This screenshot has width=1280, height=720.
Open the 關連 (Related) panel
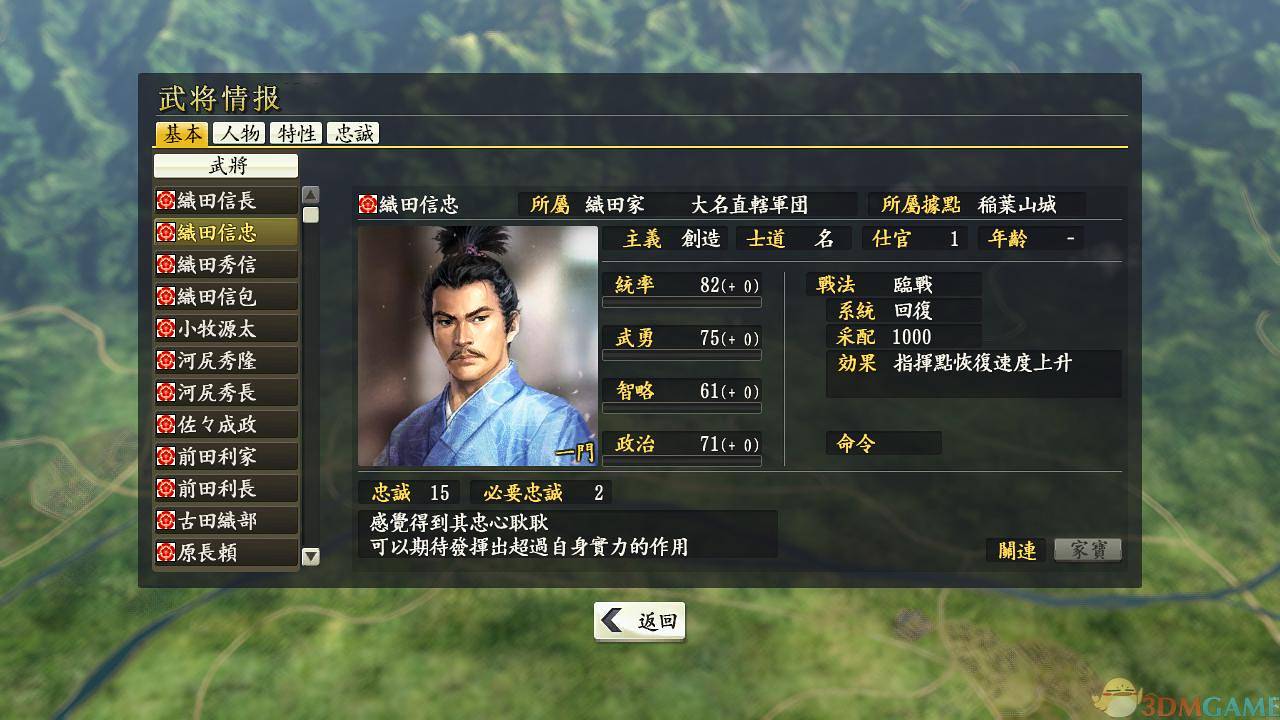pos(1016,549)
